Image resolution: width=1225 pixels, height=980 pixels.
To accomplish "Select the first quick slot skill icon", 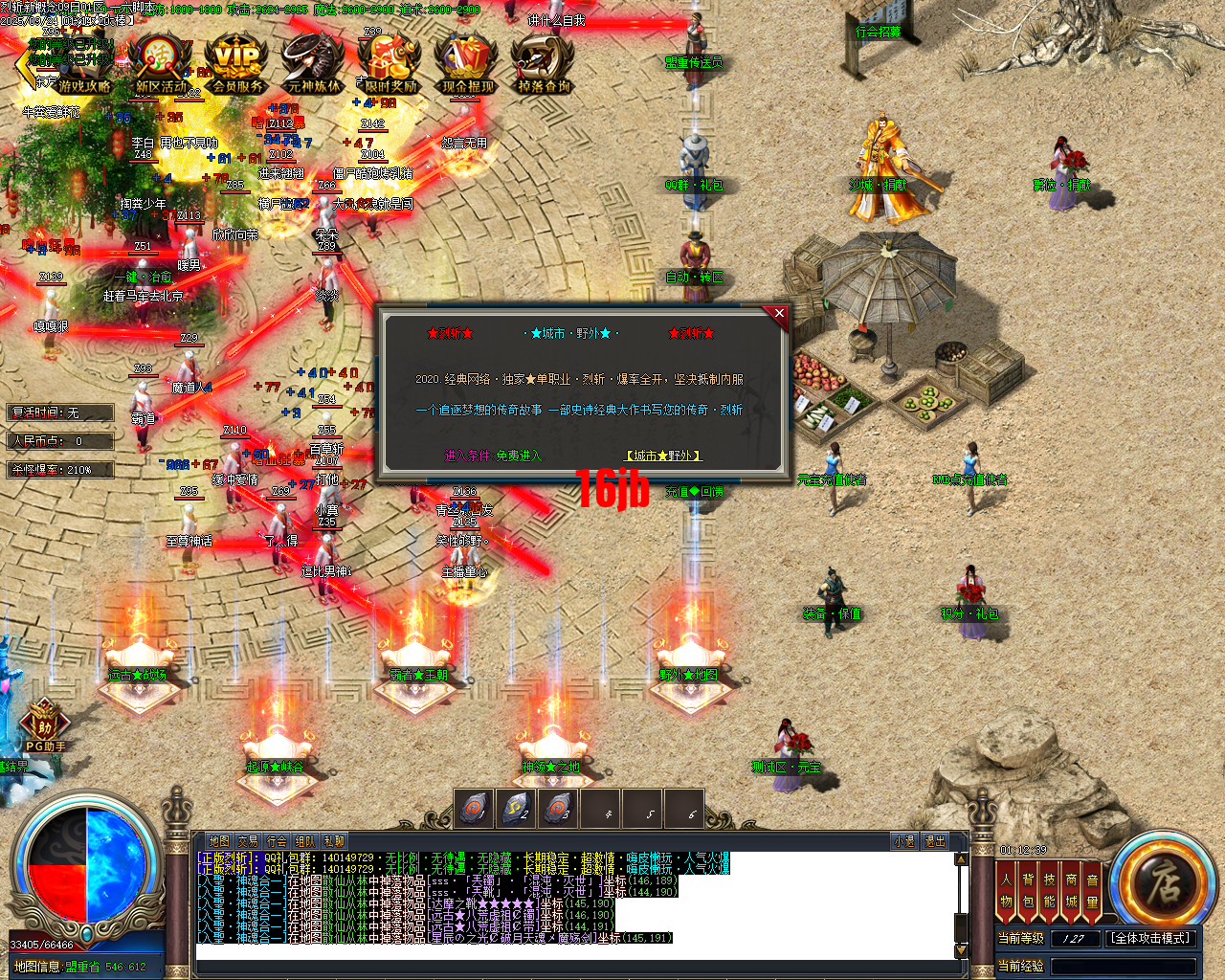I will pyautogui.click(x=474, y=809).
